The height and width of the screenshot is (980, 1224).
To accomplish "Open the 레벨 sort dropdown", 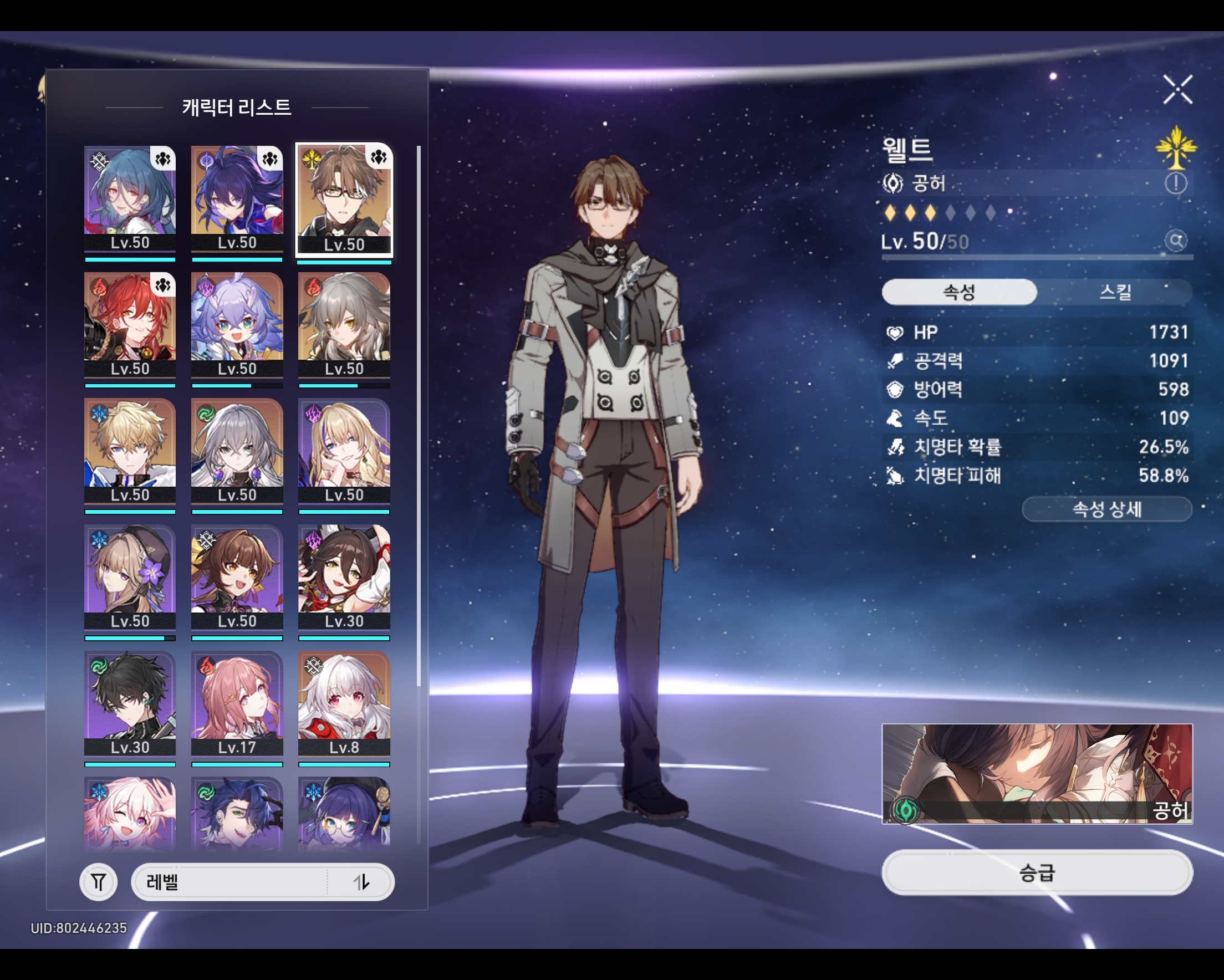I will click(x=230, y=882).
